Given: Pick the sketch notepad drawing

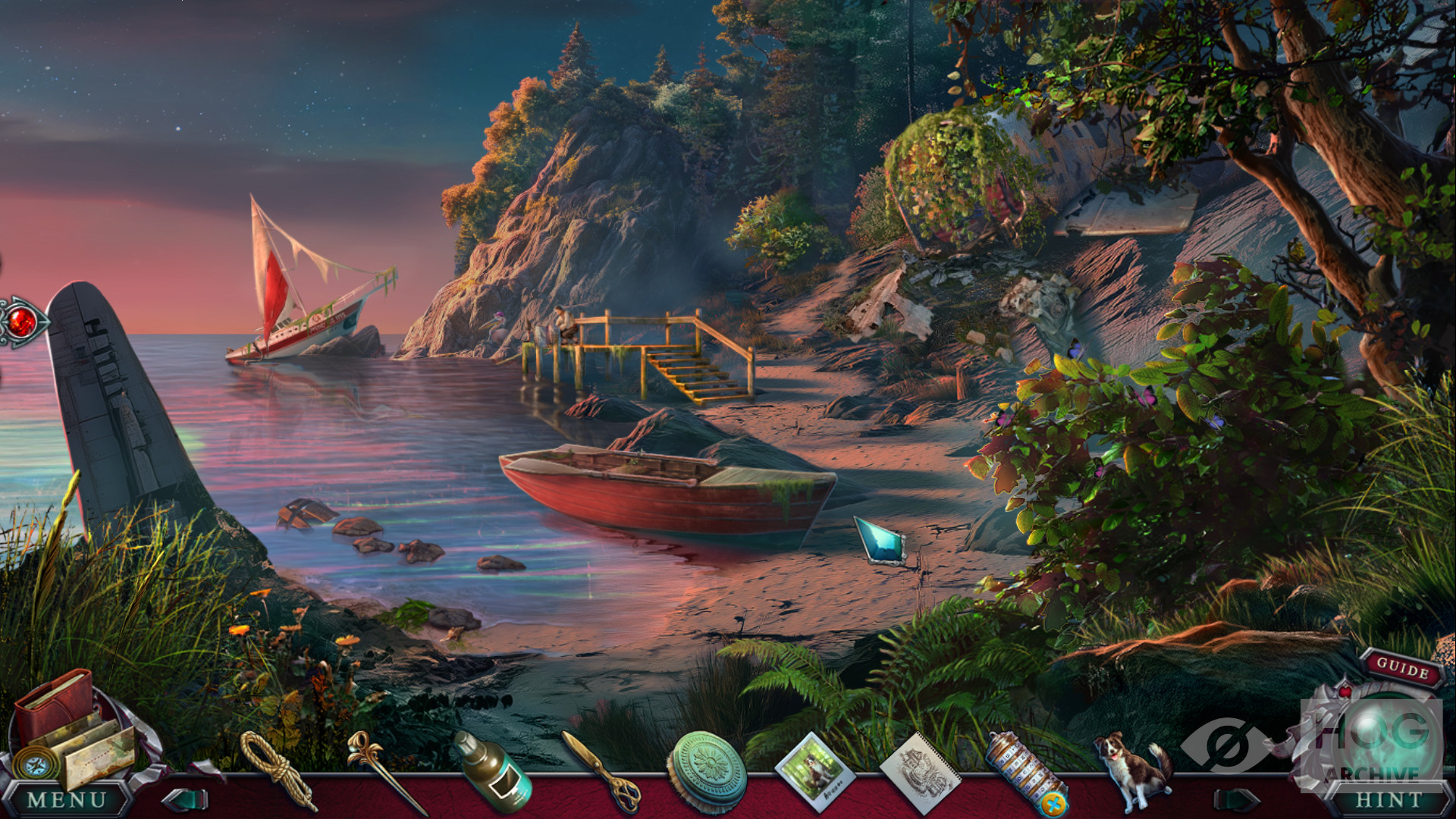Looking at the screenshot, I should 920,771.
